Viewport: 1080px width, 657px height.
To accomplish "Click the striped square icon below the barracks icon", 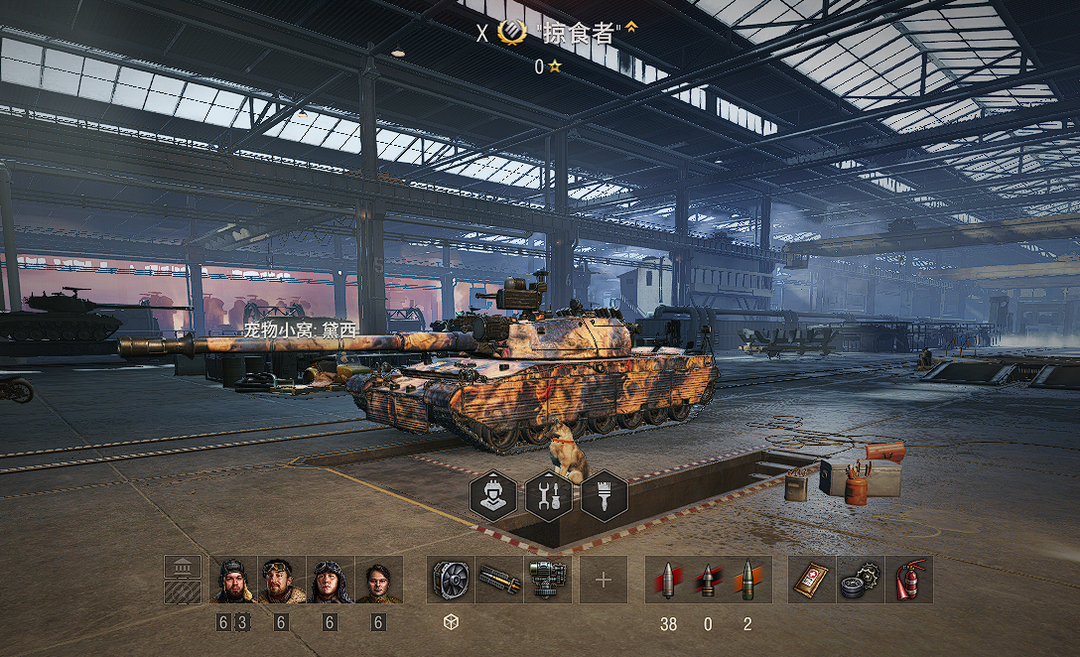I will pos(181,592).
